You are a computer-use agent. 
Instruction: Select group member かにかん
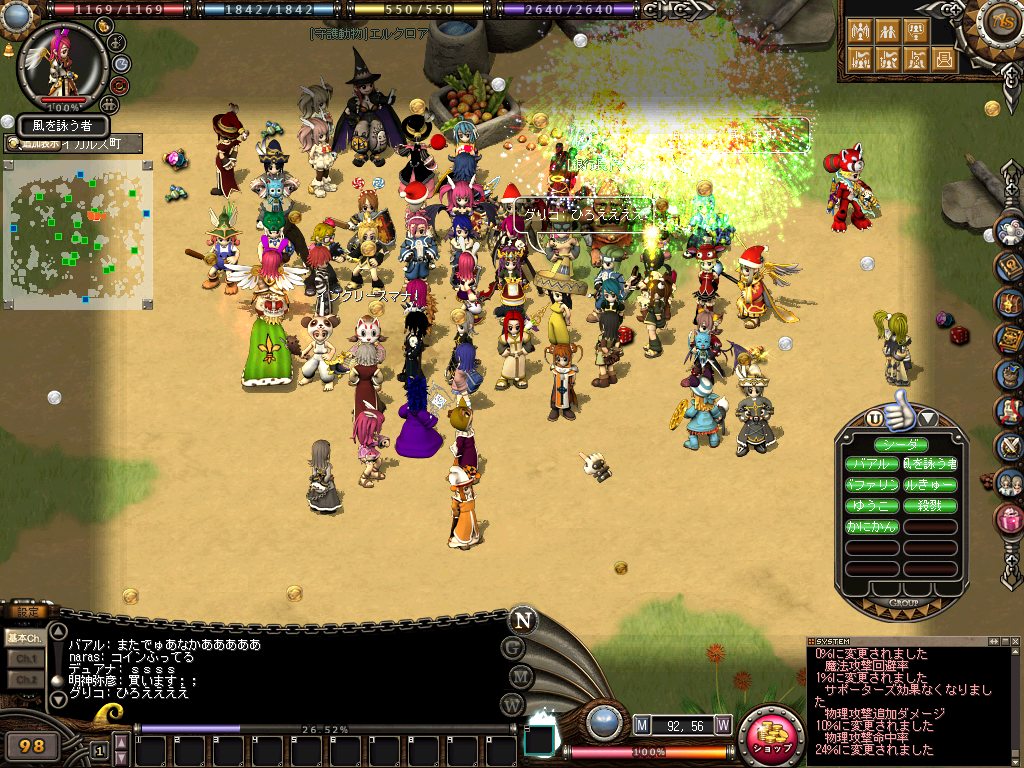[x=872, y=527]
